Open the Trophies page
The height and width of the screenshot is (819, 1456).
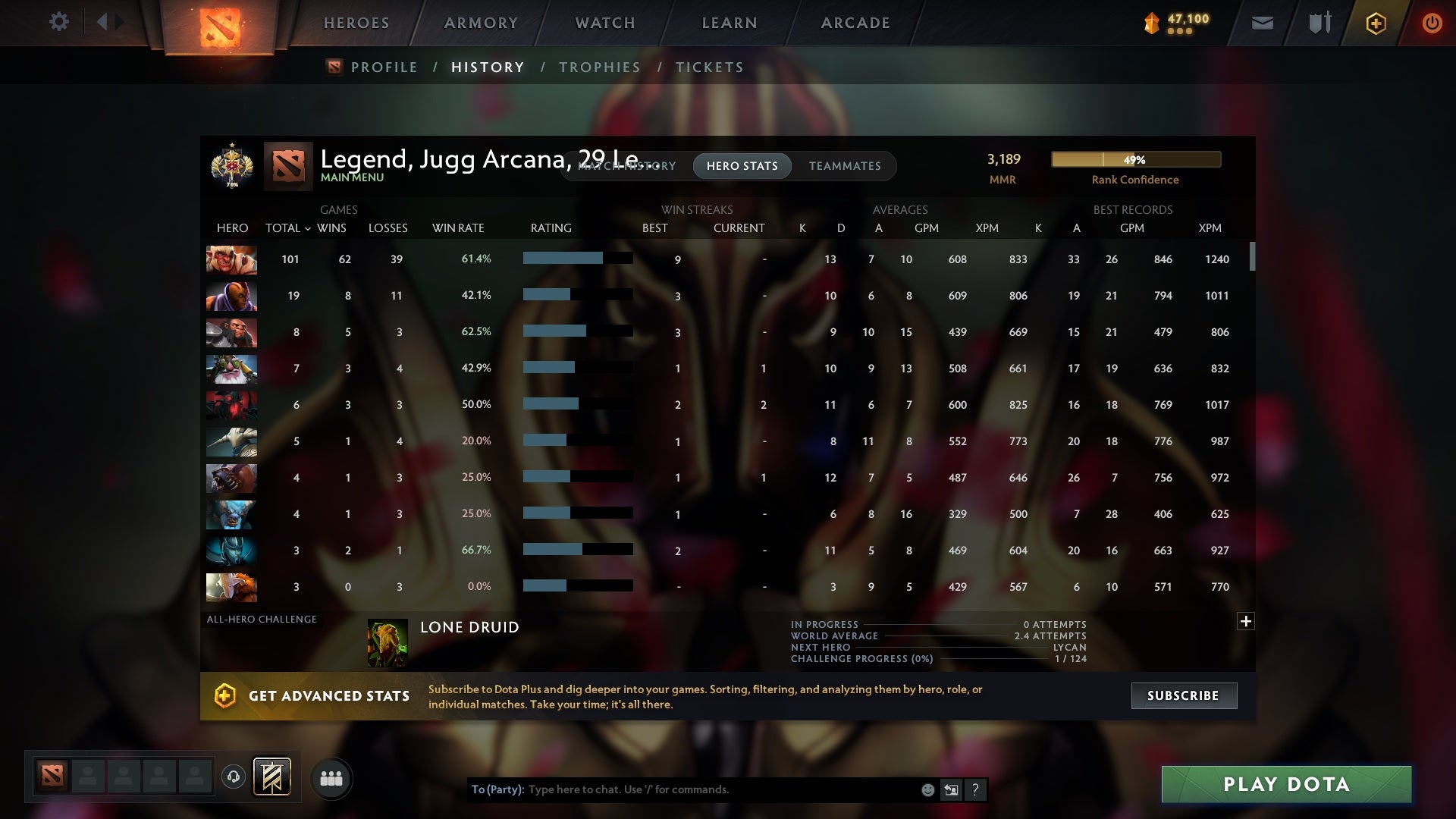[599, 67]
